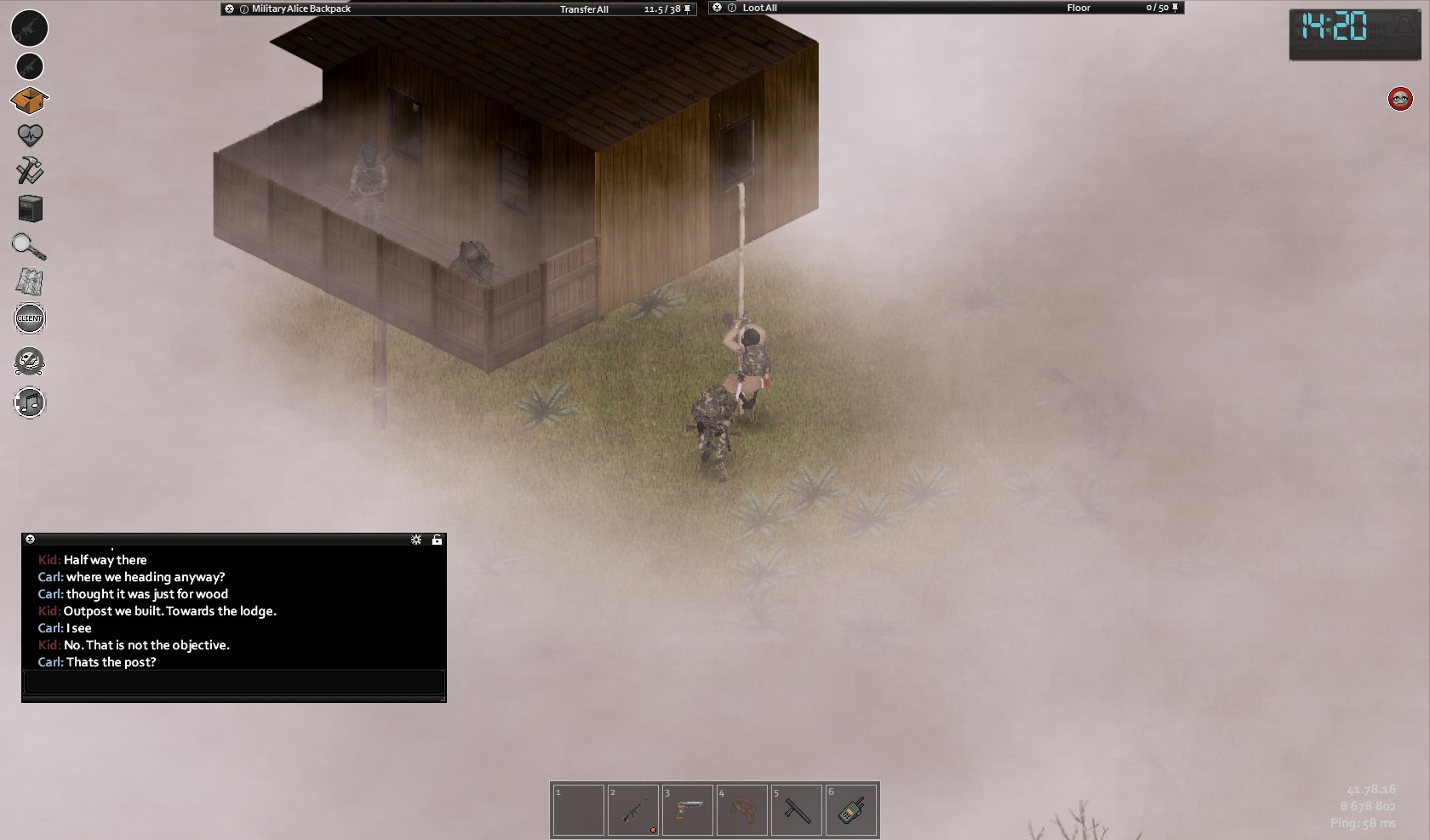Transfer All from Military Alice Backpack
1430x840 pixels.
pos(584,9)
